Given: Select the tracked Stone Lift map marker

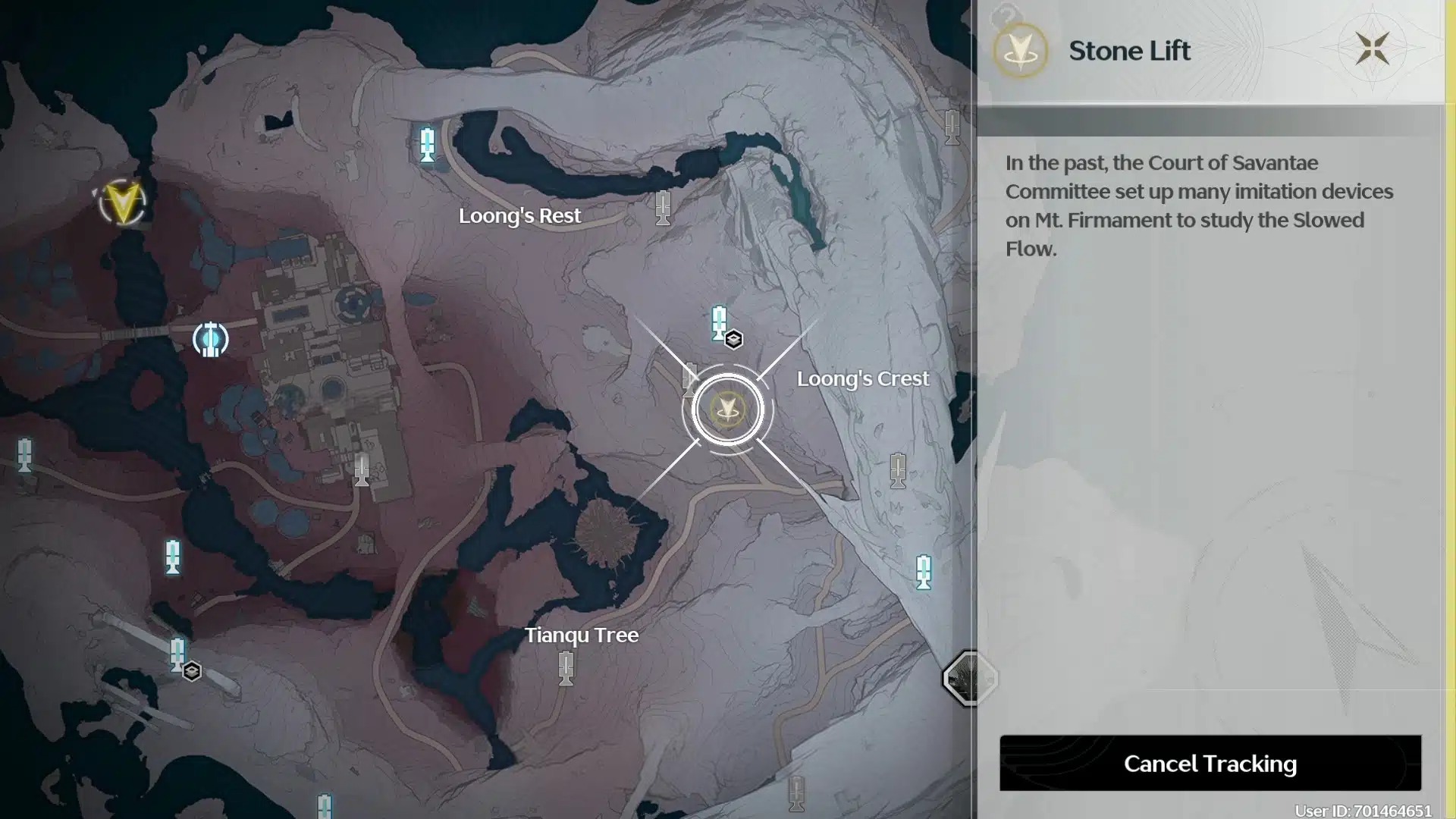Looking at the screenshot, I should 727,410.
